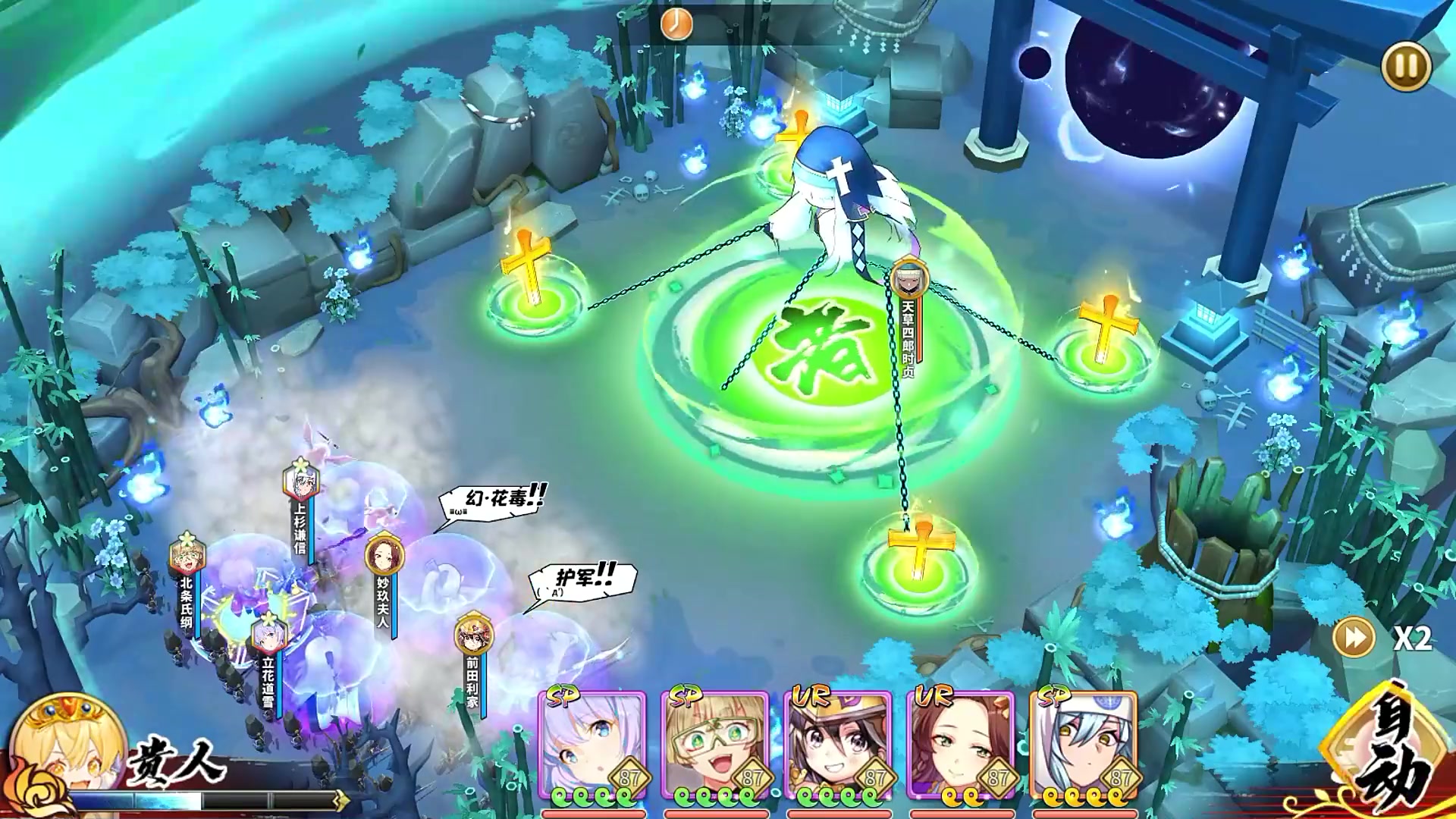
Task: Activate the green-glasses blond SP hero card
Action: pyautogui.click(x=715, y=747)
